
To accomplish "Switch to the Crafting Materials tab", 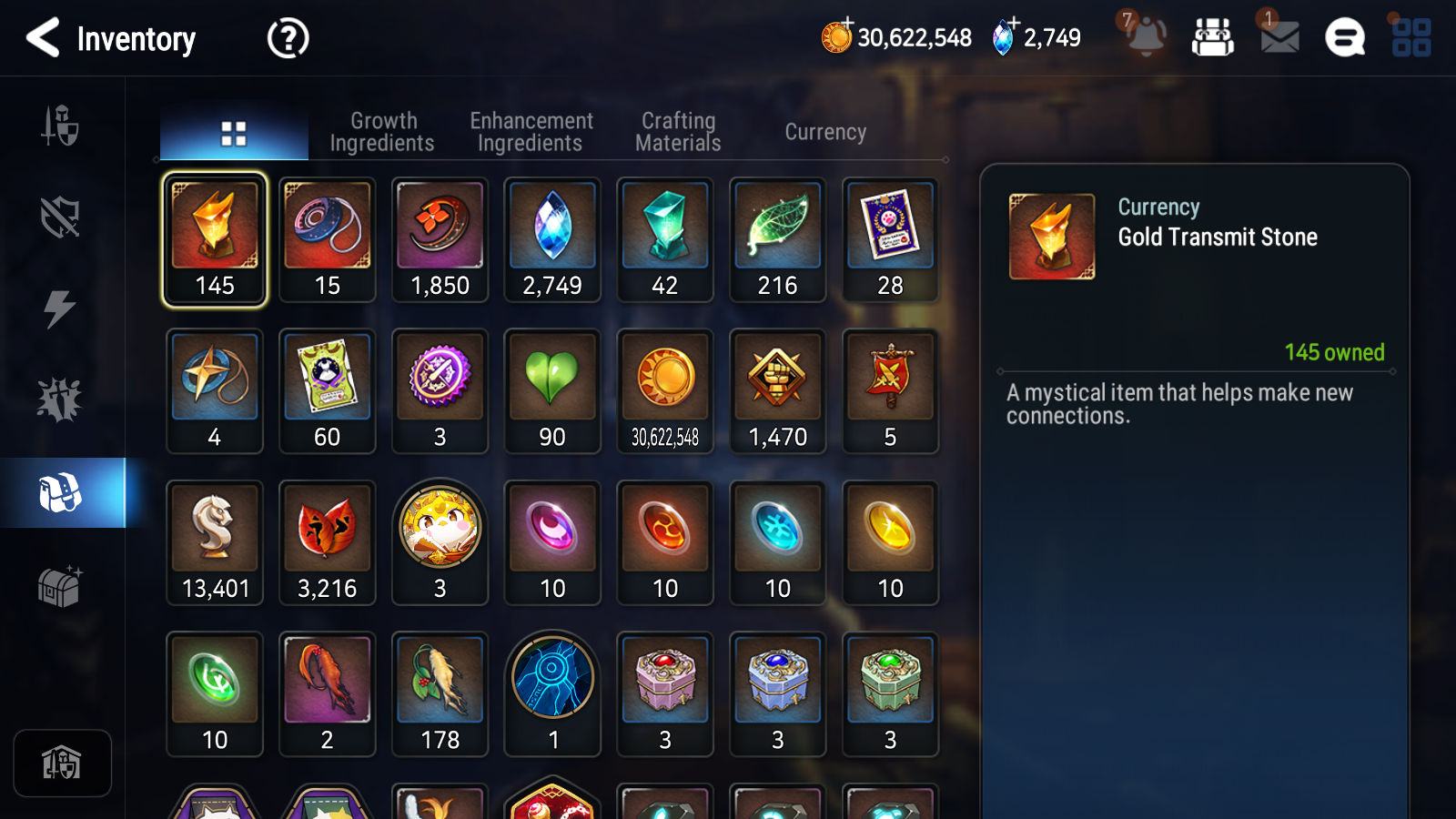I will tap(677, 131).
